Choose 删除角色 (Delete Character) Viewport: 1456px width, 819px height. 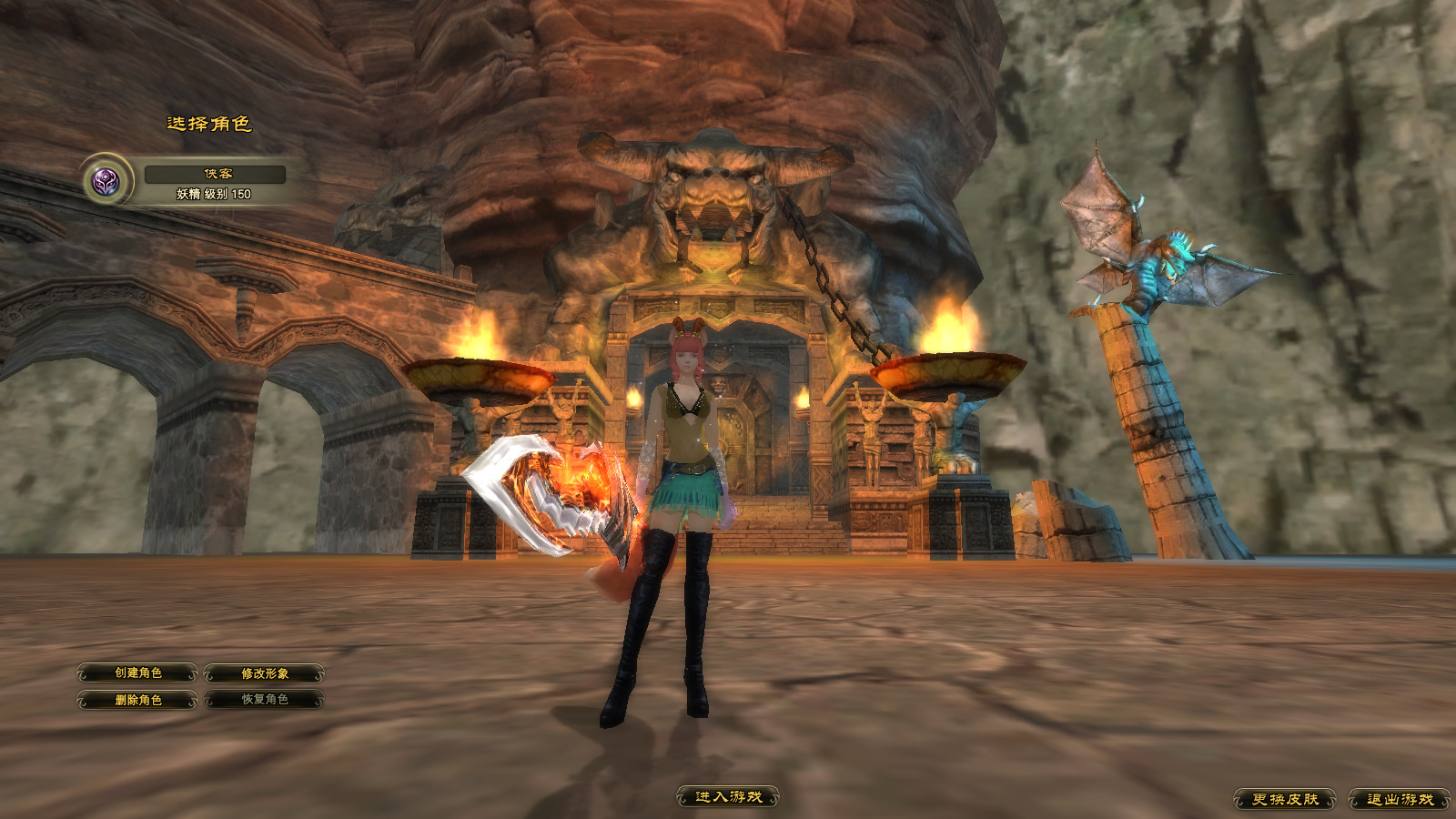[x=137, y=700]
